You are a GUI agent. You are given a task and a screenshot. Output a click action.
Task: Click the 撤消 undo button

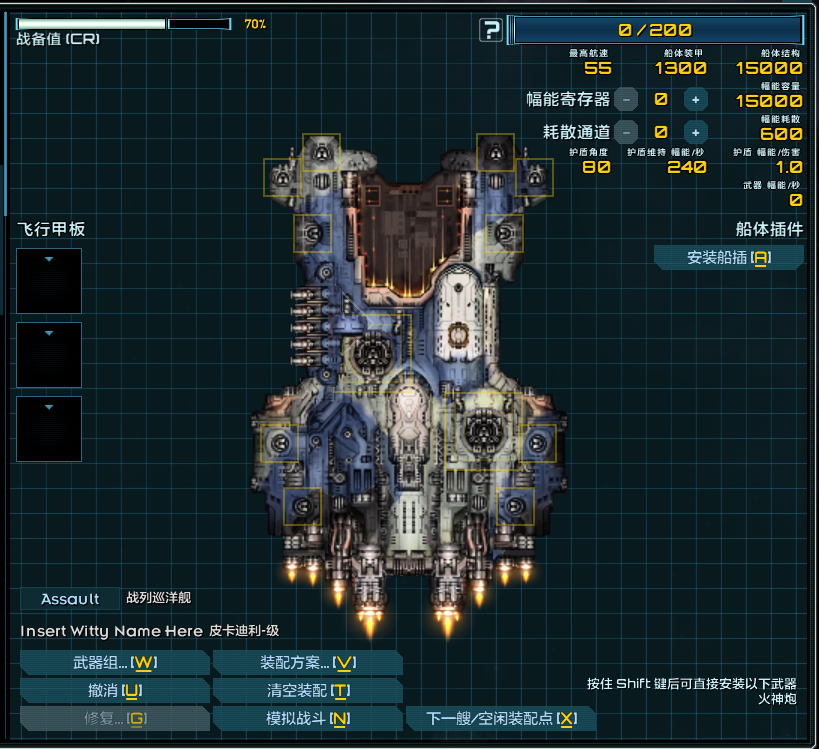tap(114, 691)
